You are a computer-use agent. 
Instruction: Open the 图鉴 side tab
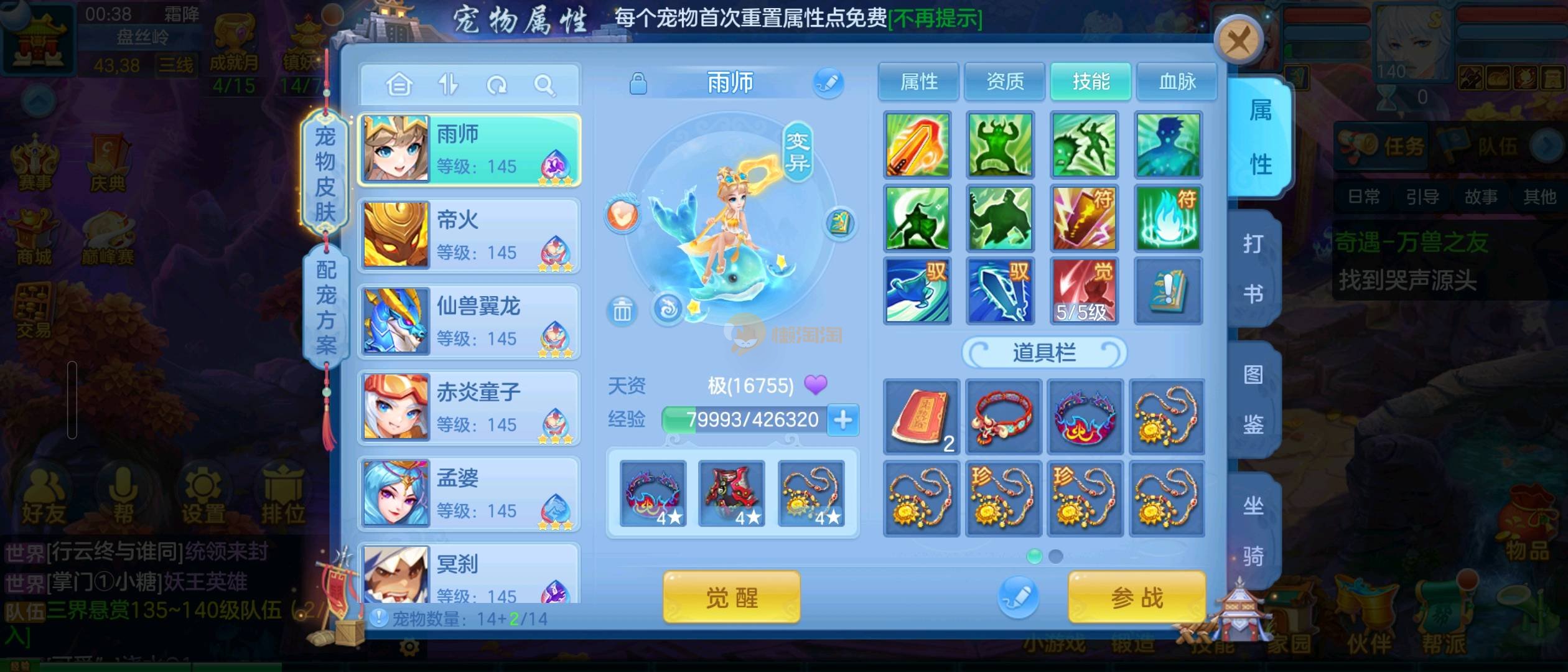click(1253, 399)
